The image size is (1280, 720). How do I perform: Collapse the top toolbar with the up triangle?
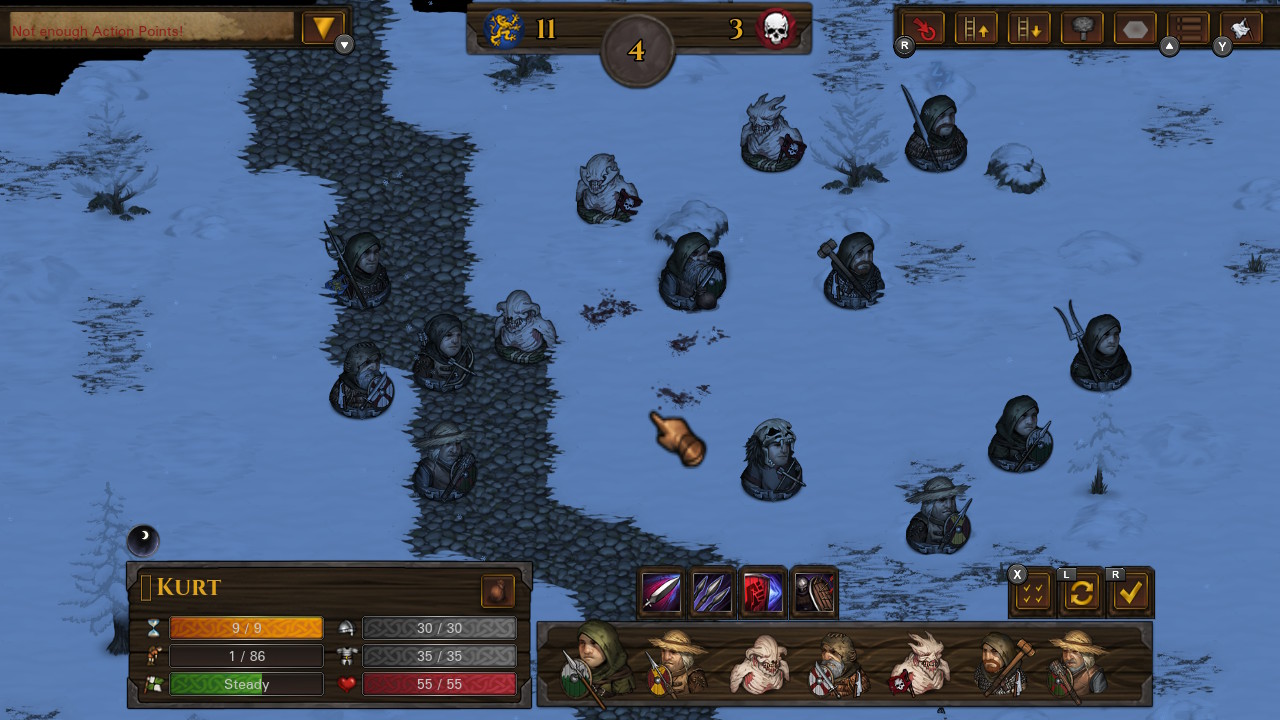[1168, 45]
